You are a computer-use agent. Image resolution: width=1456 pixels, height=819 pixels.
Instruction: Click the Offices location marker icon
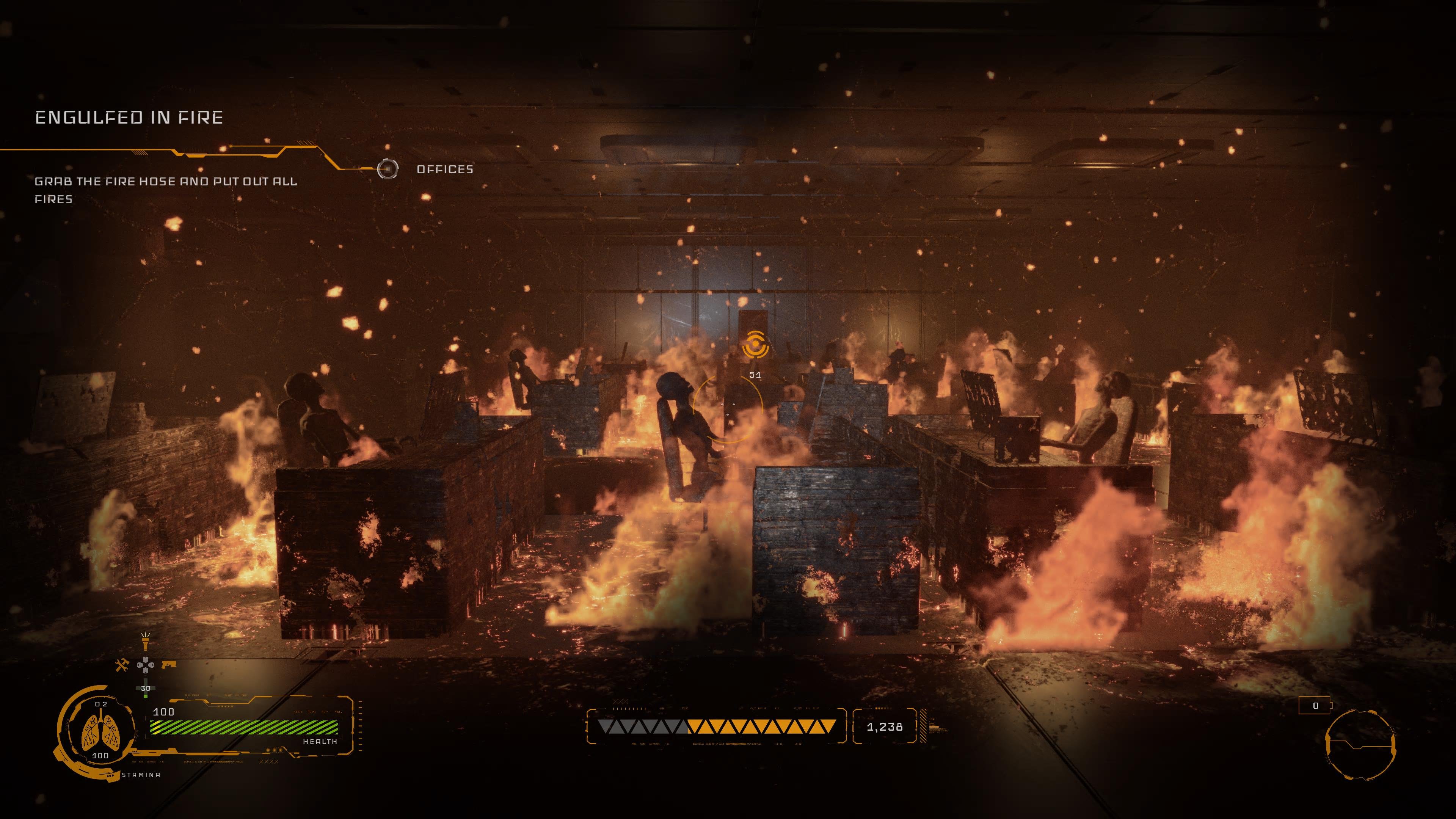(387, 169)
